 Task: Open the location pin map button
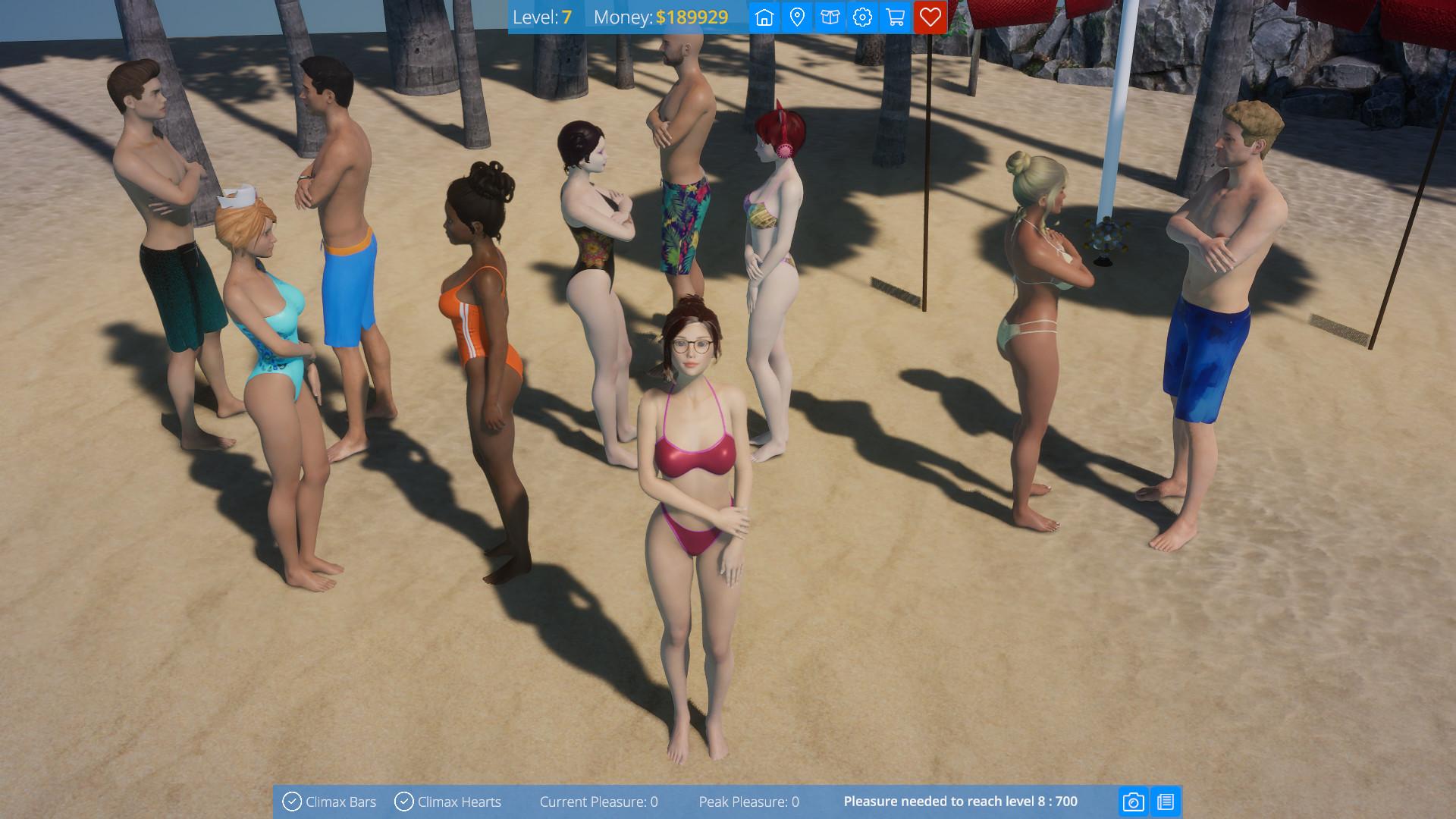[797, 17]
